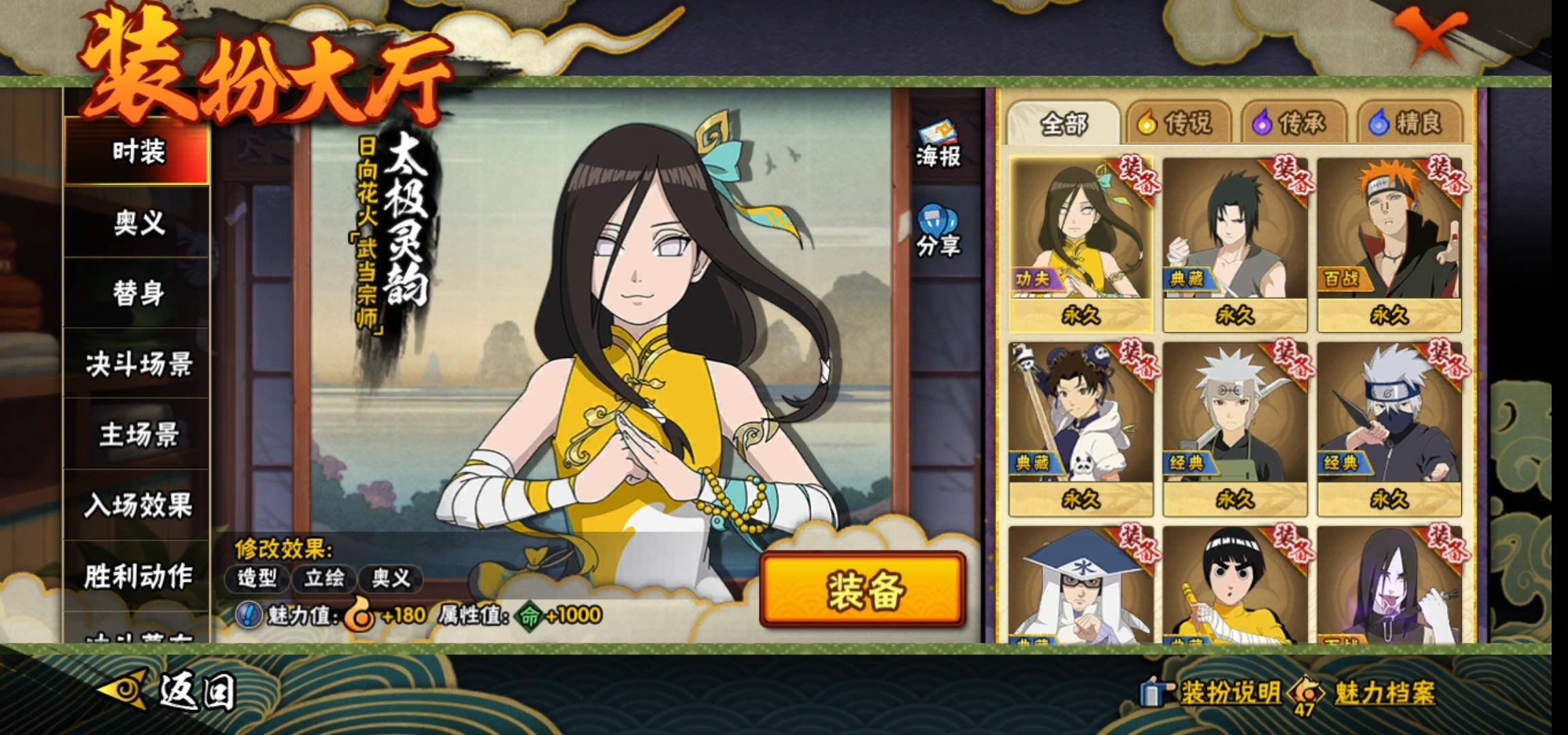Select the 时装 costume category
The width and height of the screenshot is (1568, 735).
[137, 151]
